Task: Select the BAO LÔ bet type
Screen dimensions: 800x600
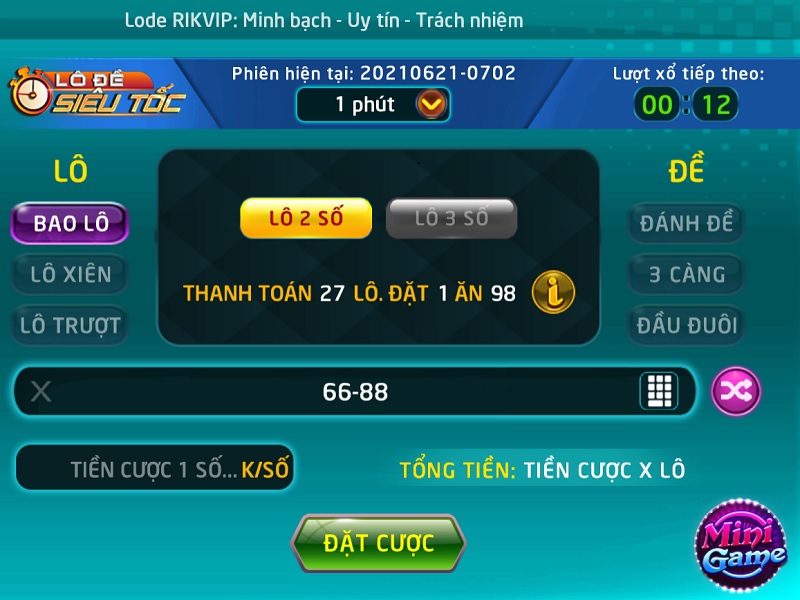Action: click(x=70, y=223)
